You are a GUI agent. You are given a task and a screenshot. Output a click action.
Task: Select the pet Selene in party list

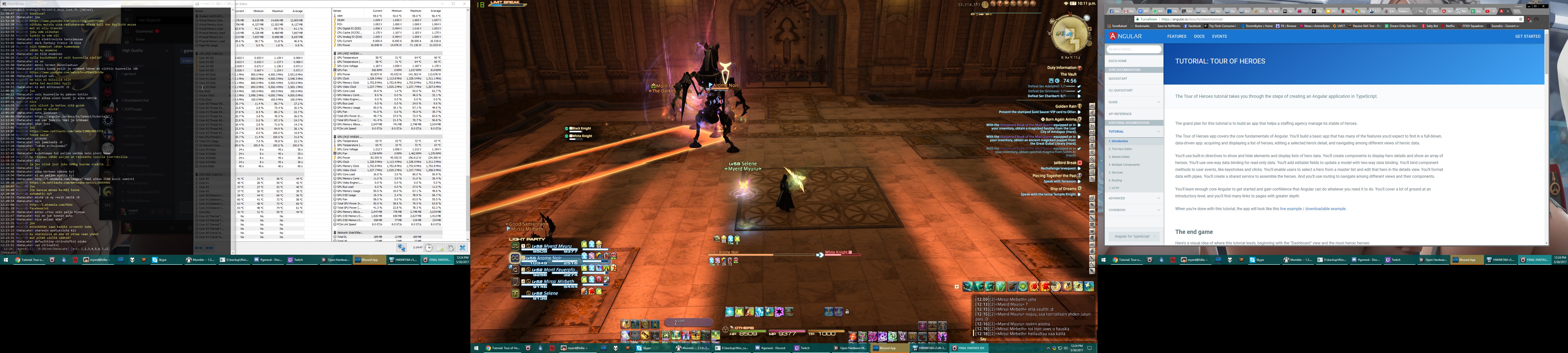pos(544,293)
